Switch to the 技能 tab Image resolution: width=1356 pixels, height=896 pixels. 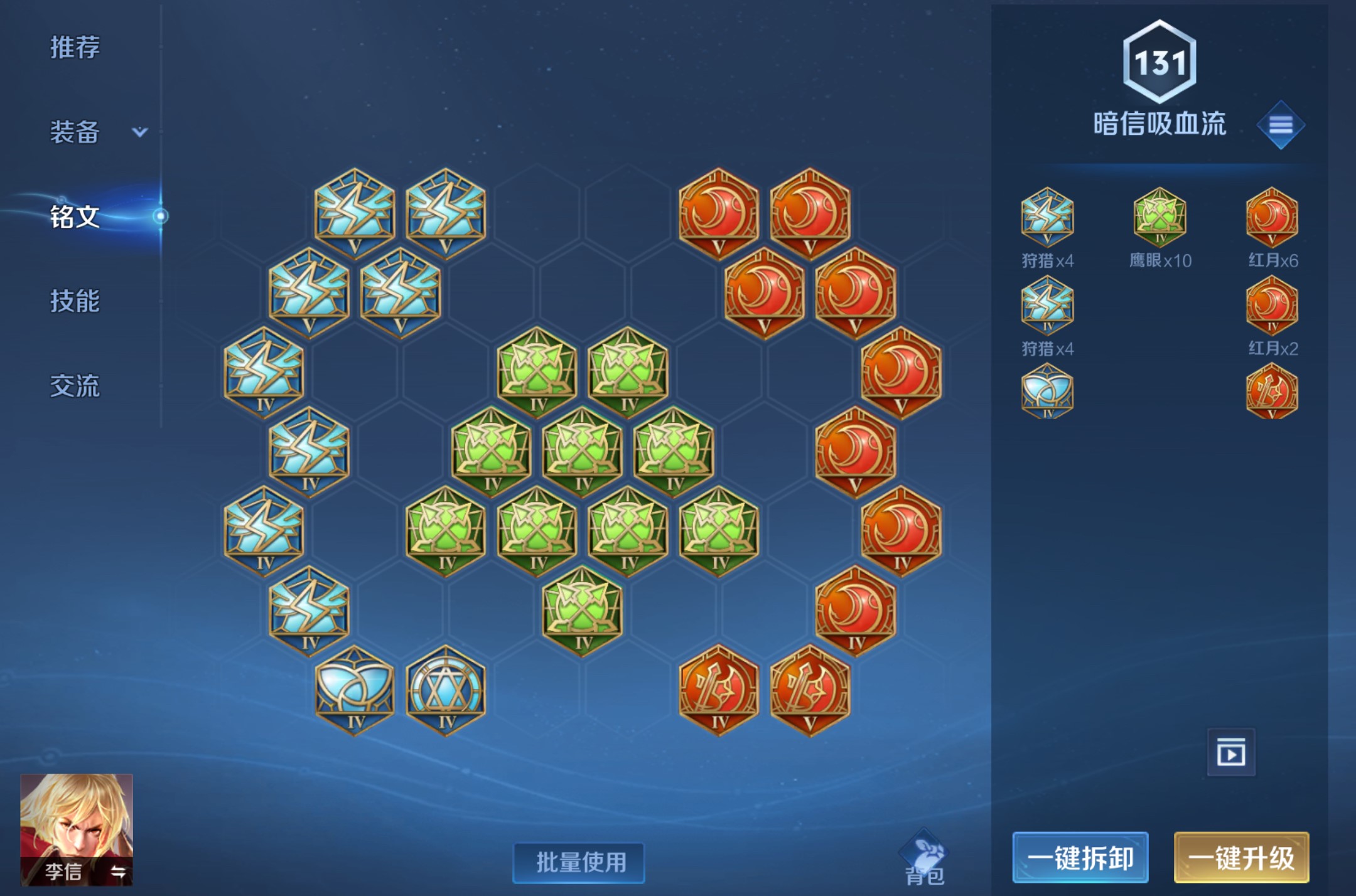(75, 302)
